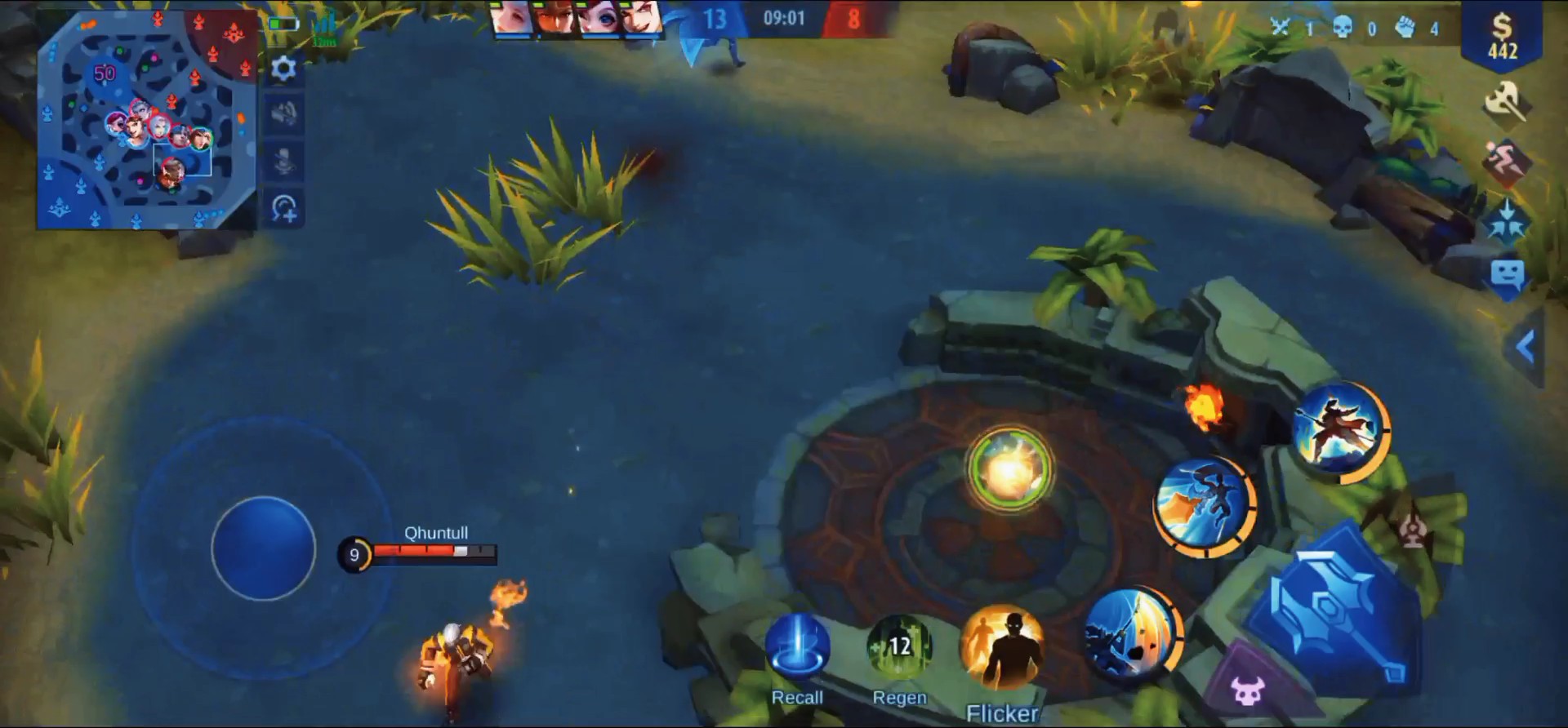Open the shop via the 442 gold button
This screenshot has width=1568, height=728.
pos(1502,37)
